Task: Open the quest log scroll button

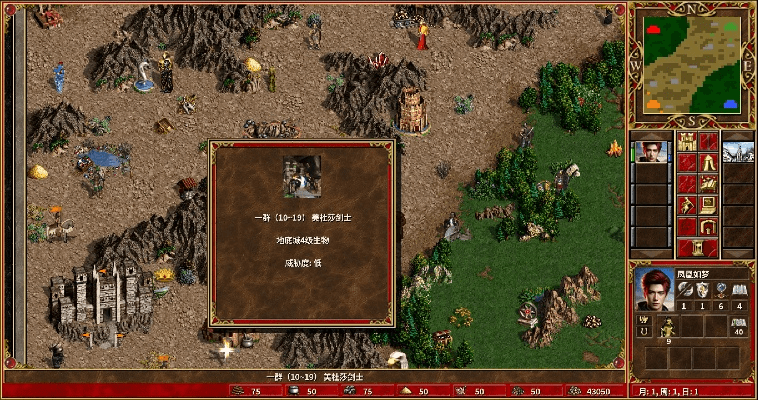Action: coord(687,163)
